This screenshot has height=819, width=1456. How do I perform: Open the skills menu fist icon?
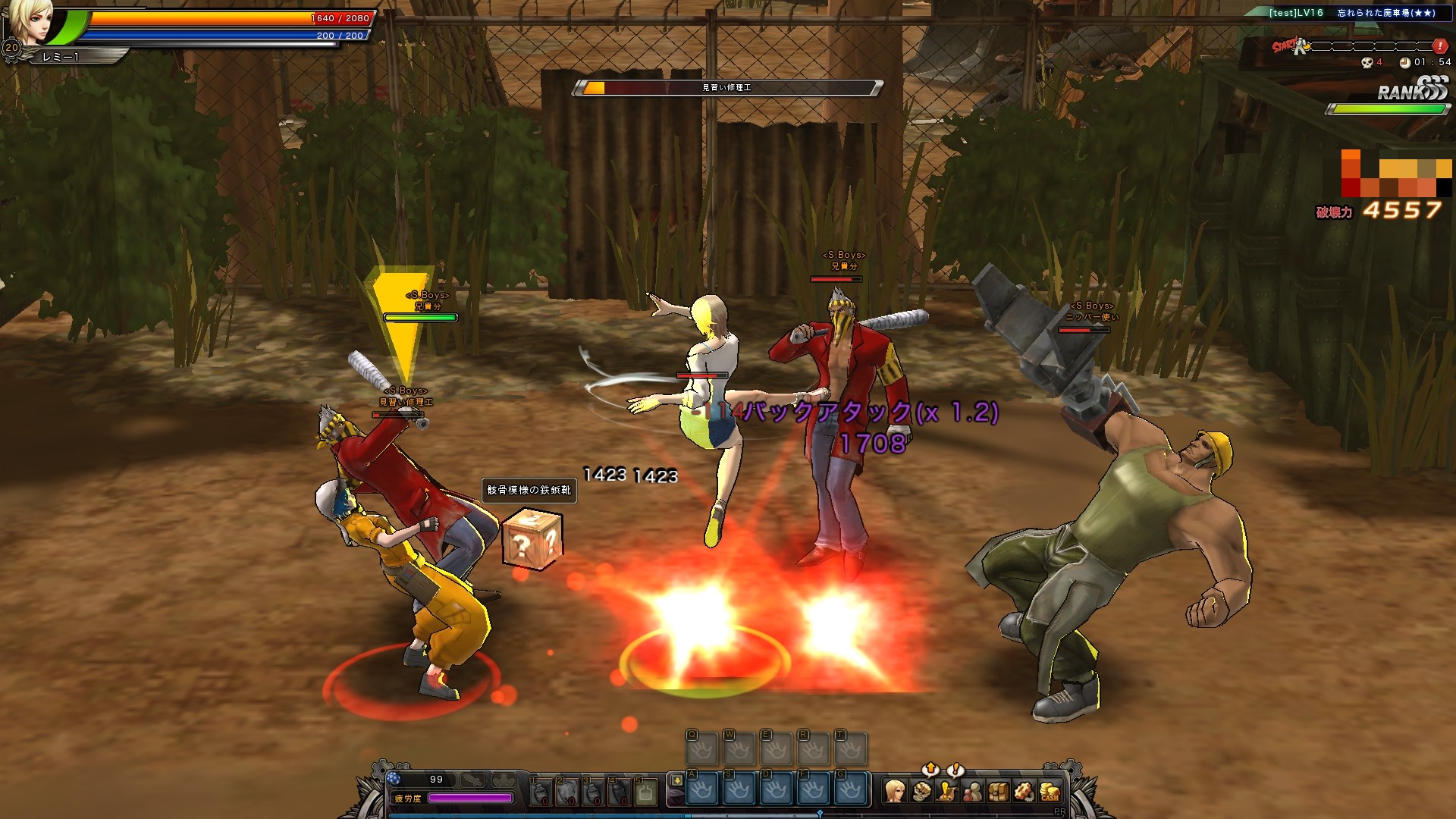point(921,792)
